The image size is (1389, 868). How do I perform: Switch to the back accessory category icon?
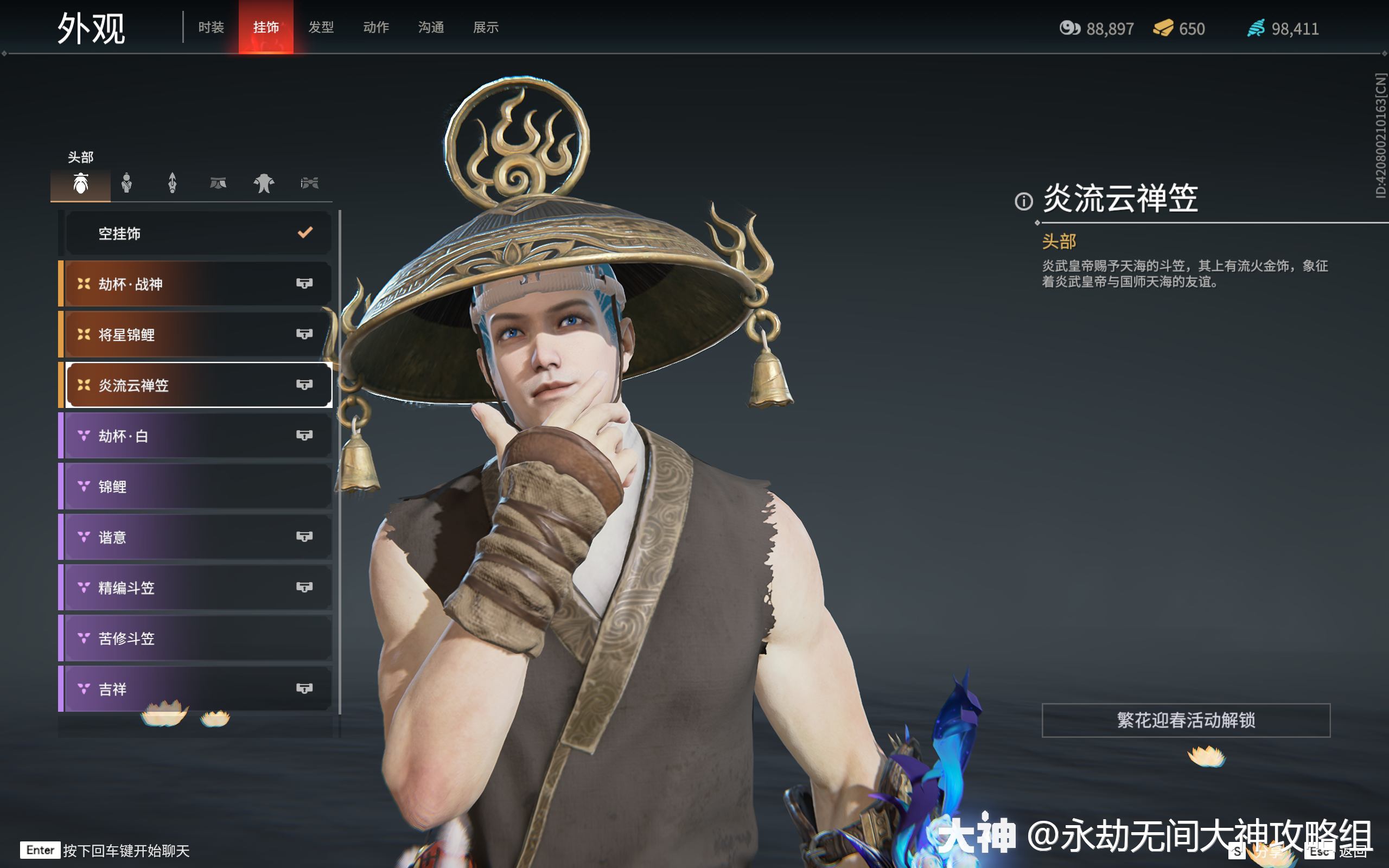pos(172,183)
